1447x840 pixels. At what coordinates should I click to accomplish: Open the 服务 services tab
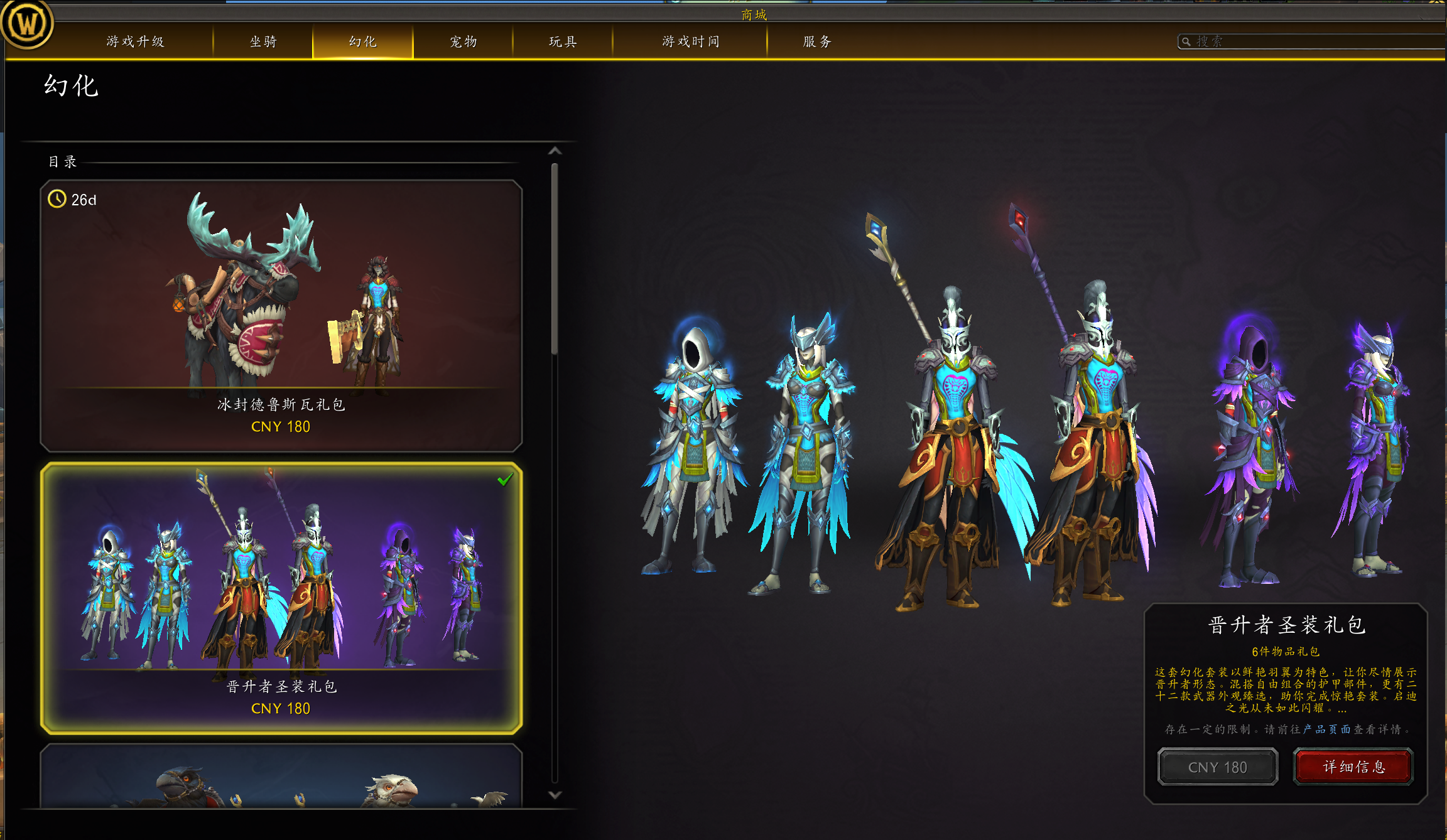(x=817, y=41)
